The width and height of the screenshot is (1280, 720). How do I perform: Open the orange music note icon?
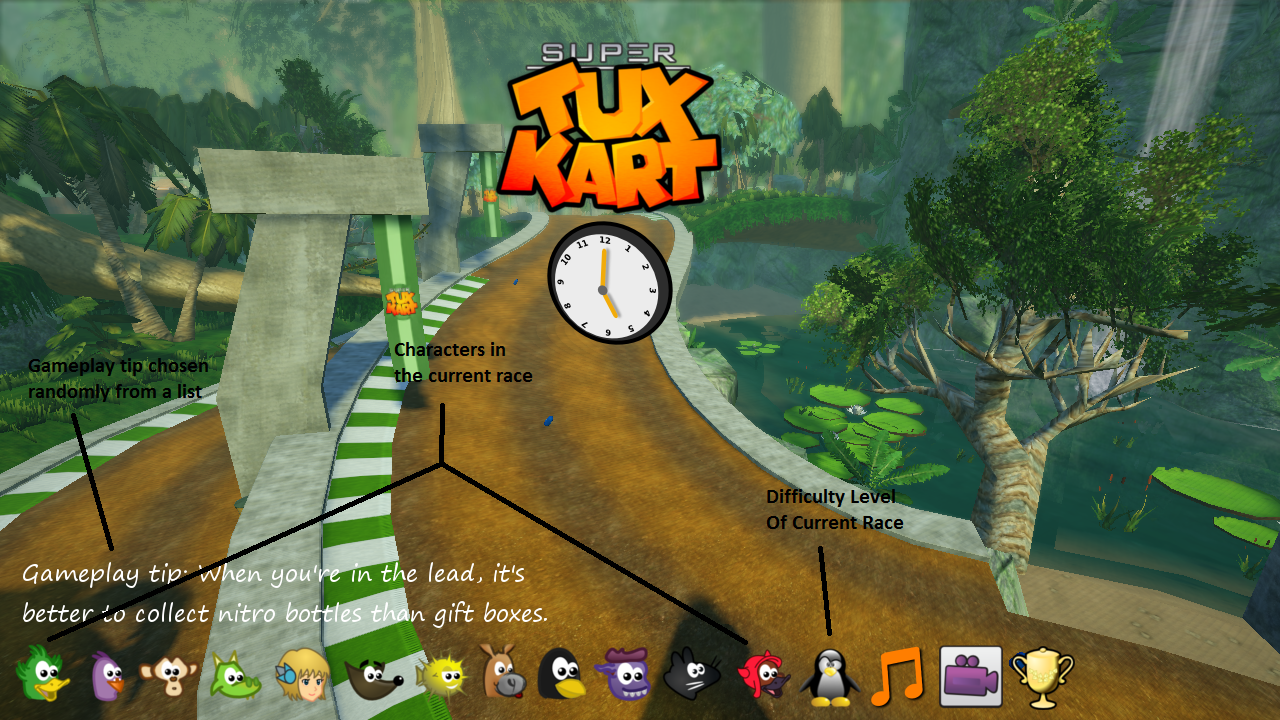point(897,676)
